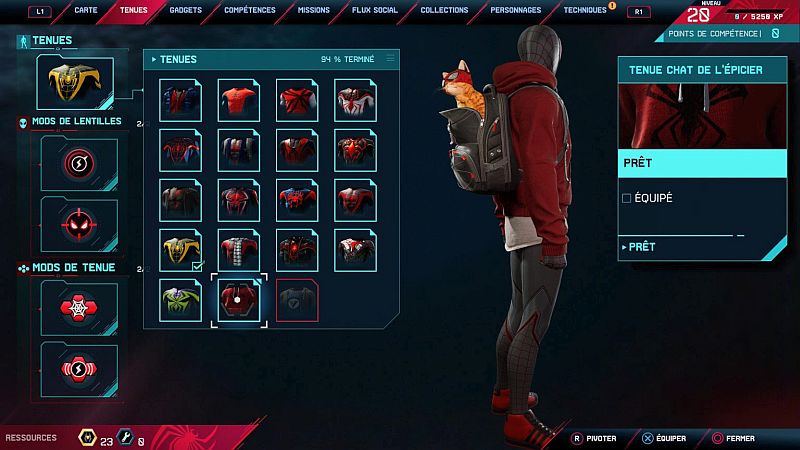Open the Collections tab
Screen dimensions: 800x450
coord(444,10)
